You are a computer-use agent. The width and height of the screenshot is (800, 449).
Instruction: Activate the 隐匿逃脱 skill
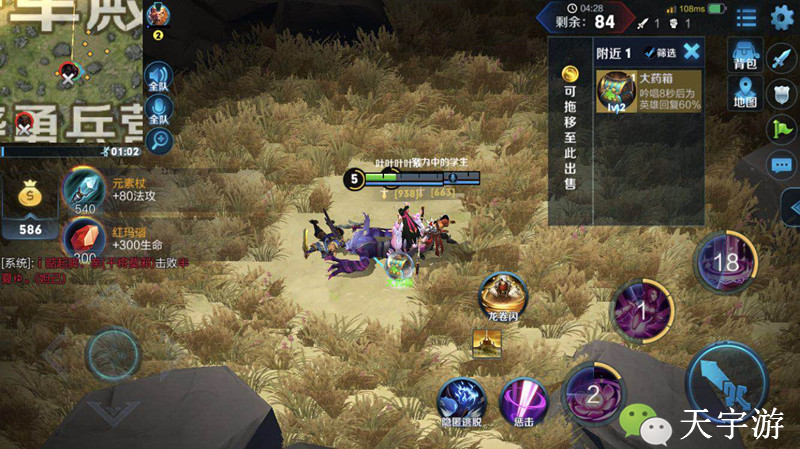pos(462,400)
